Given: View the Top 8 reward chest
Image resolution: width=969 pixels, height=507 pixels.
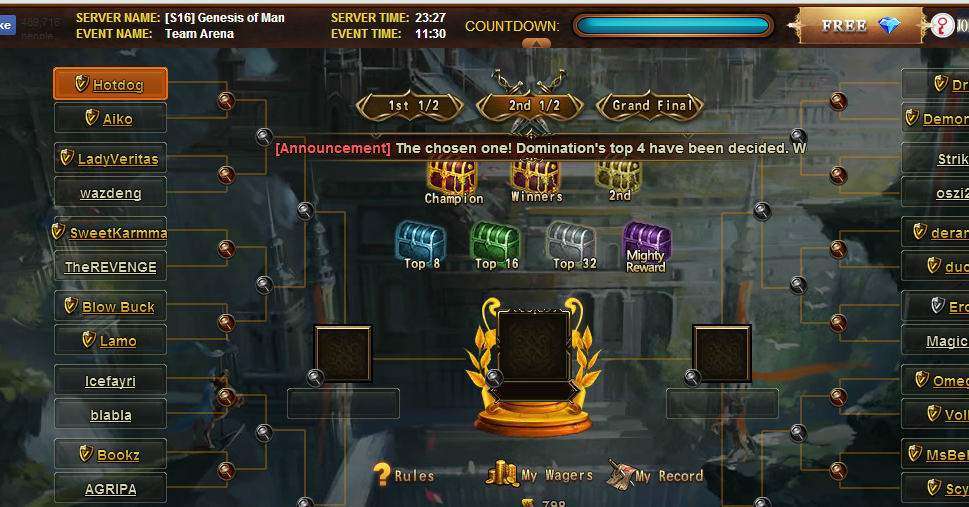Looking at the screenshot, I should click(x=421, y=242).
